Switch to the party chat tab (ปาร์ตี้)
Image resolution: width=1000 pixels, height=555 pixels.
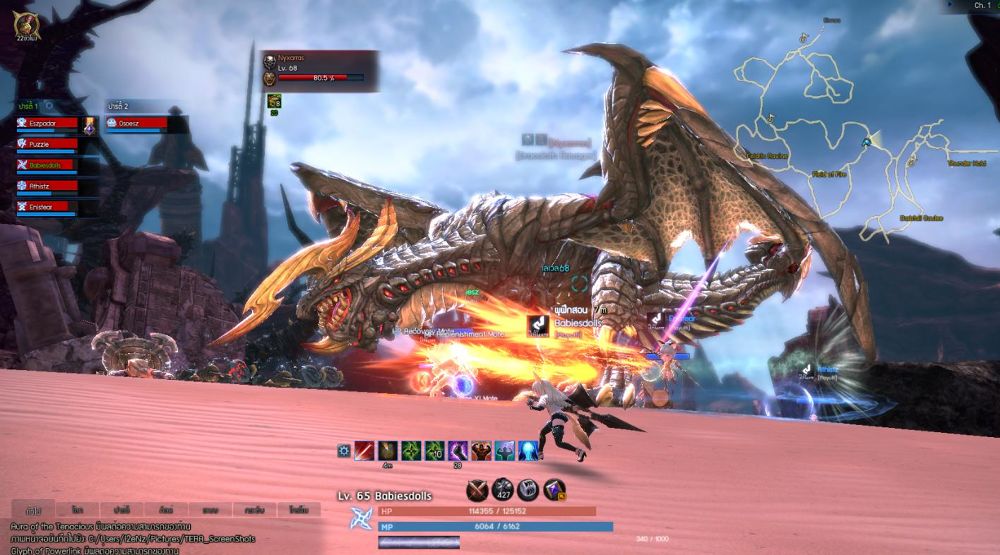pyautogui.click(x=121, y=509)
